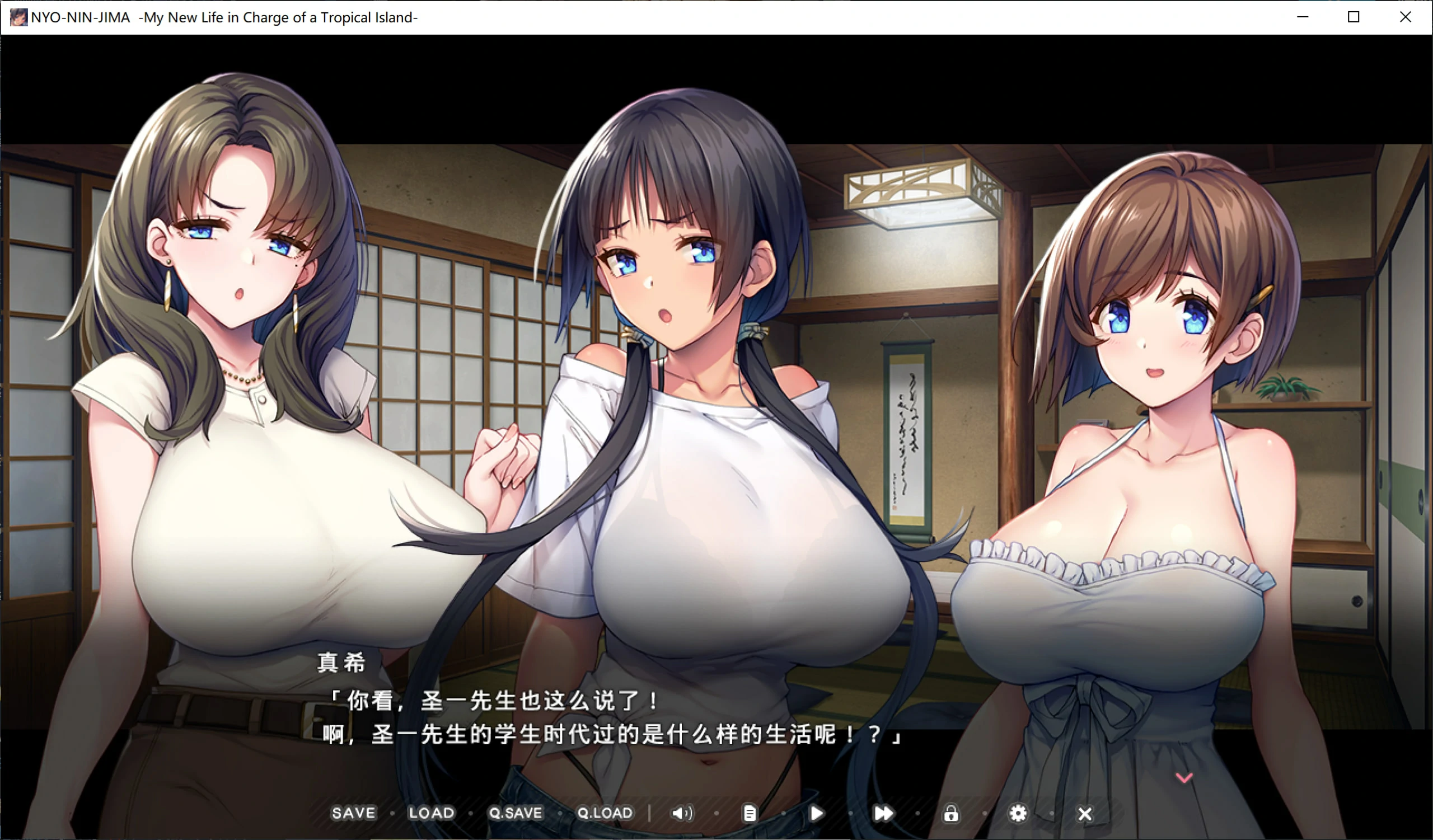This screenshot has height=840, width=1433.
Task: Open the SAVE screen
Action: [x=353, y=813]
